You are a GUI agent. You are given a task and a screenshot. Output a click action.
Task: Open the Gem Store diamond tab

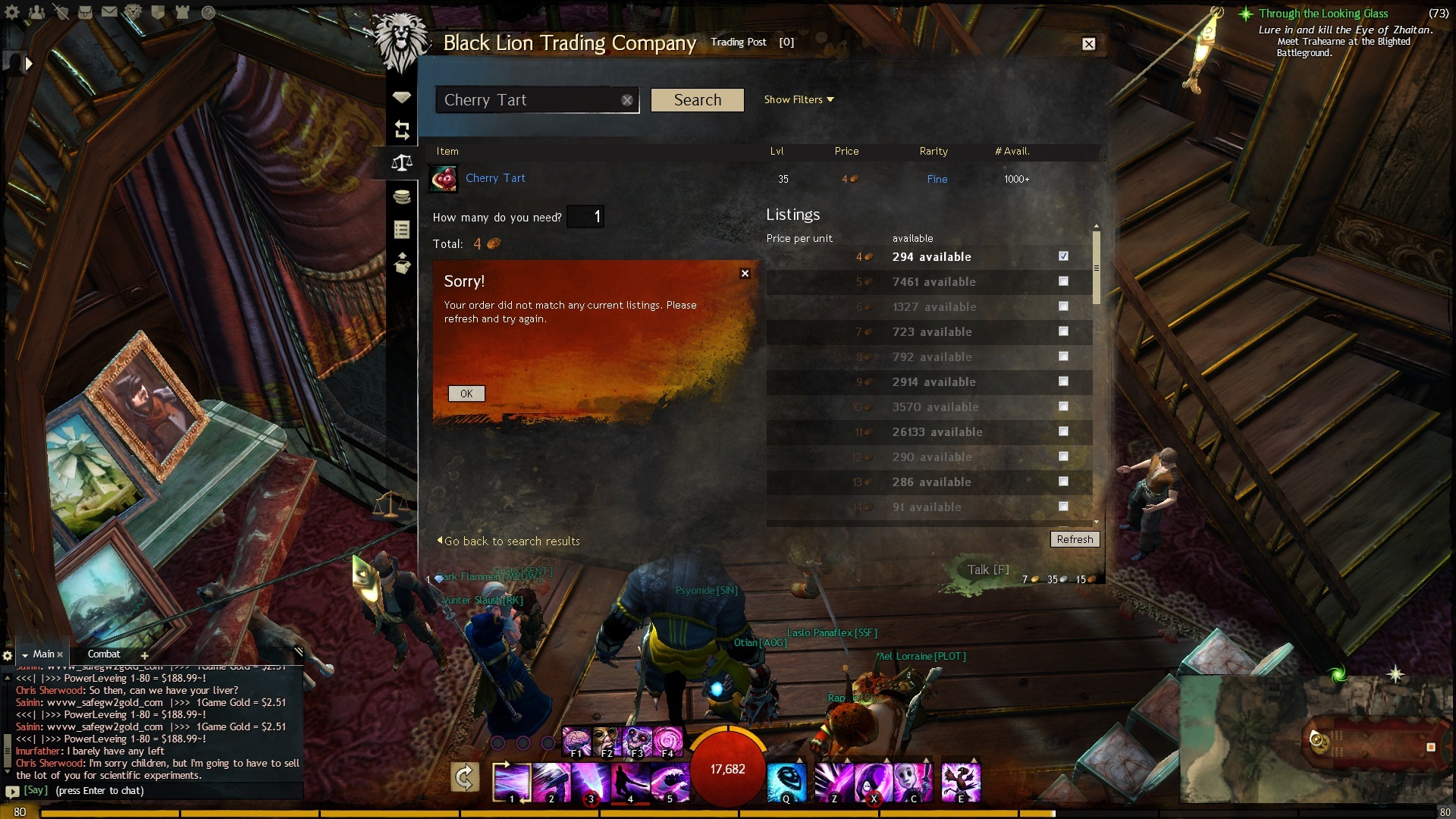point(402,97)
